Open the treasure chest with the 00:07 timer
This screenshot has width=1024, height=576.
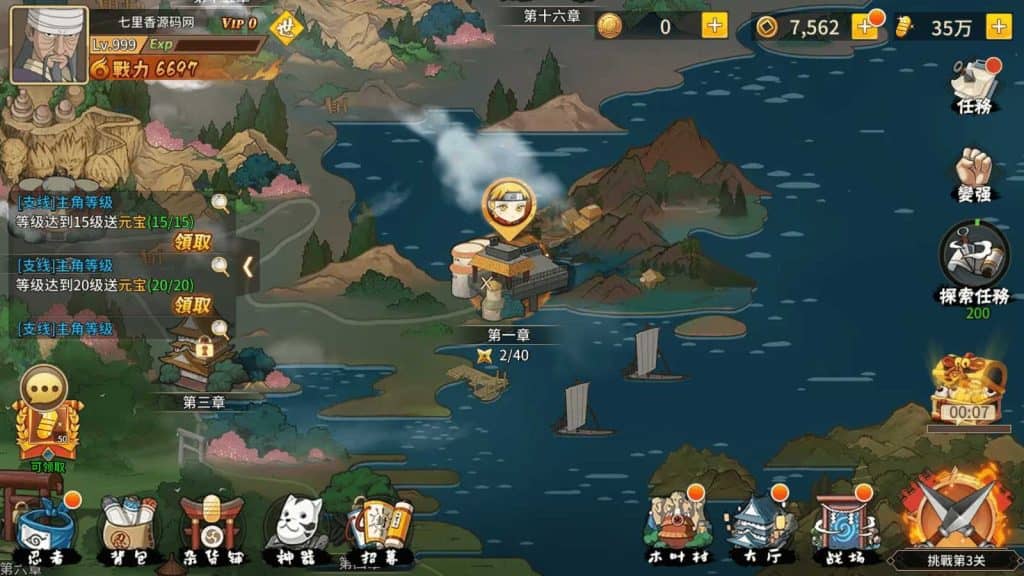point(968,390)
